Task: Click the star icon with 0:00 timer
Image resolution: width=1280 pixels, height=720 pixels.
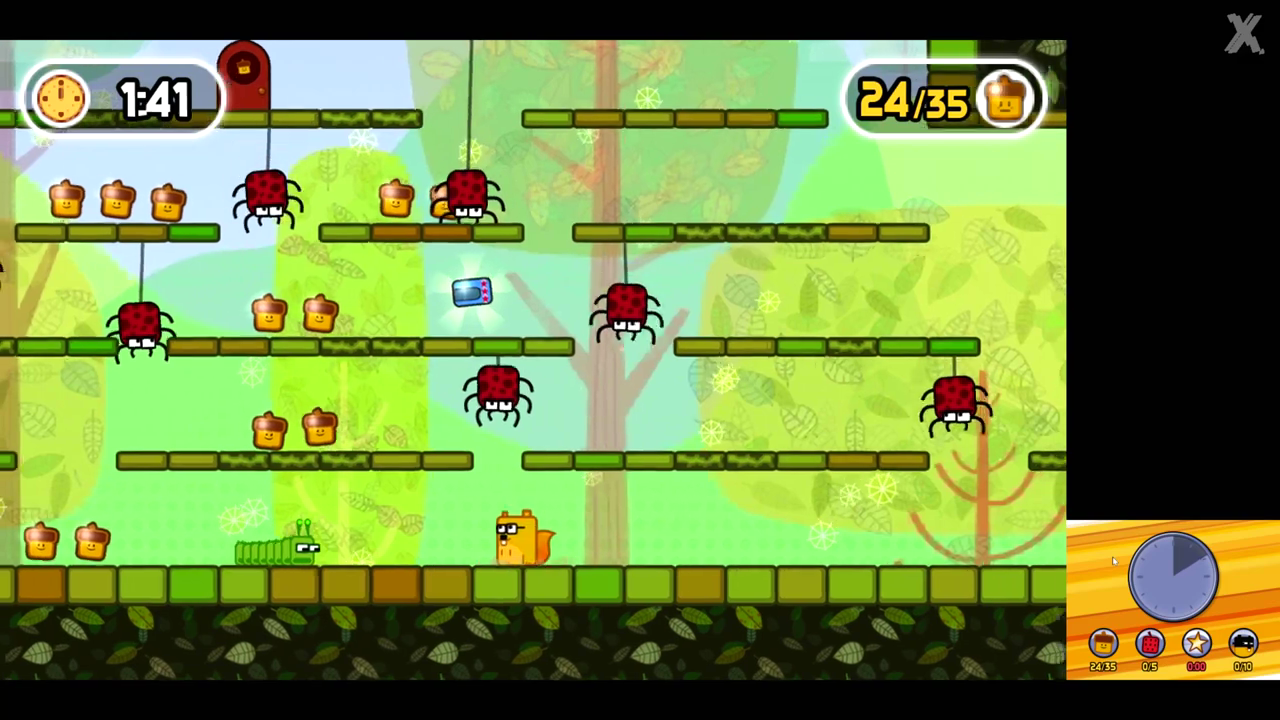Action: pos(1196,643)
